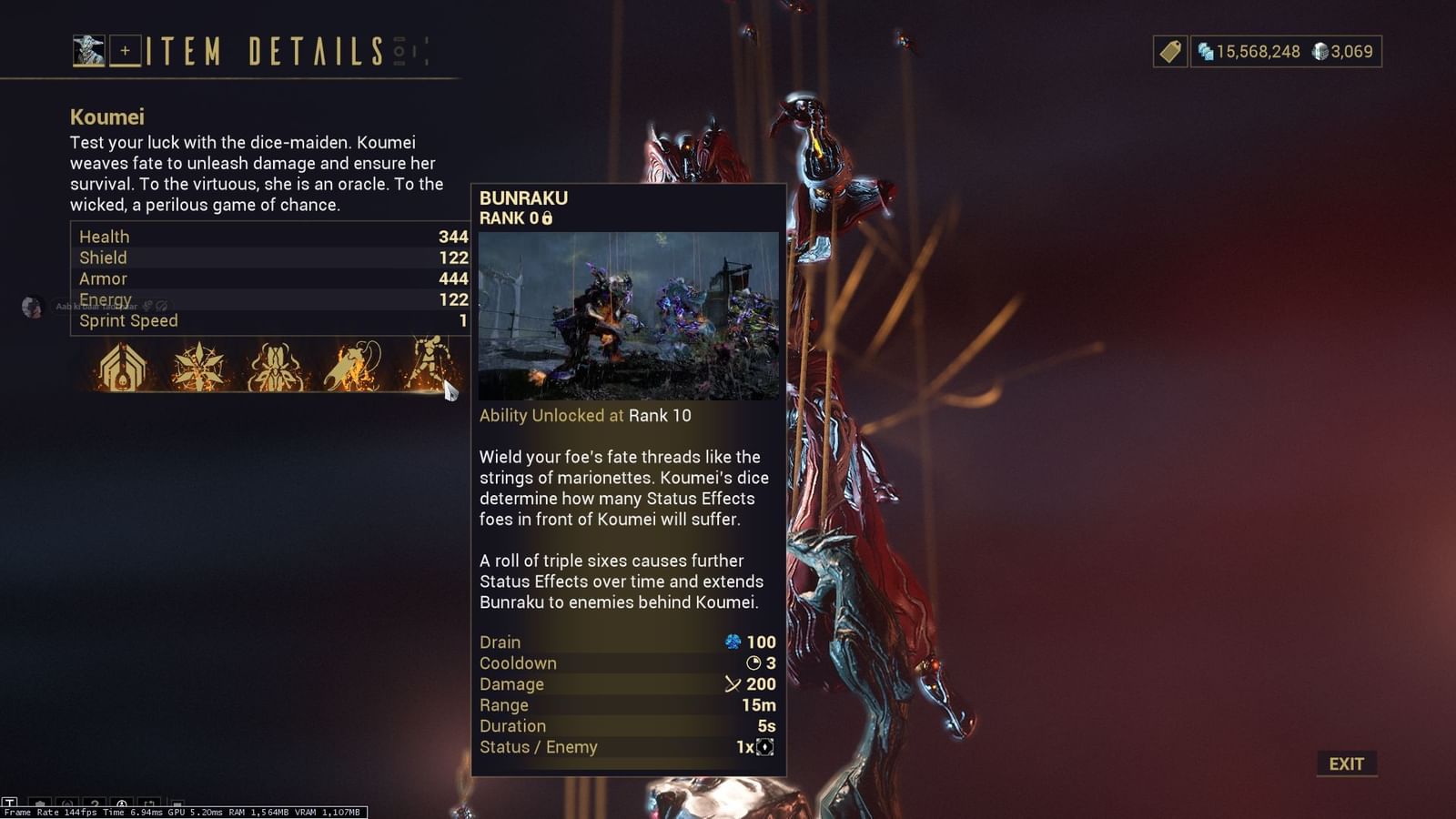This screenshot has width=1456, height=819.
Task: Click the lock toggle next to Rank 0
Action: click(546, 217)
